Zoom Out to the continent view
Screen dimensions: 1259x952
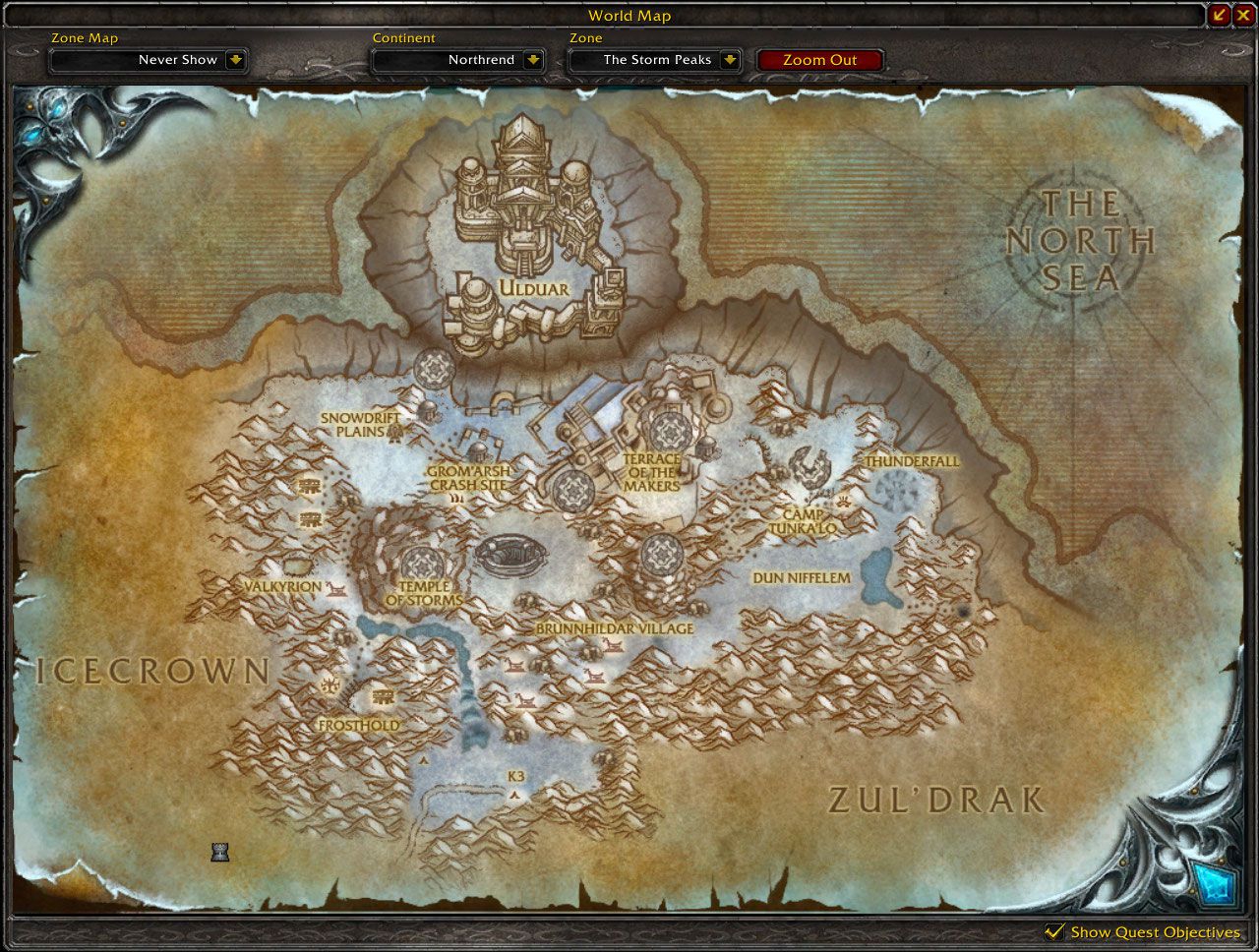point(819,60)
